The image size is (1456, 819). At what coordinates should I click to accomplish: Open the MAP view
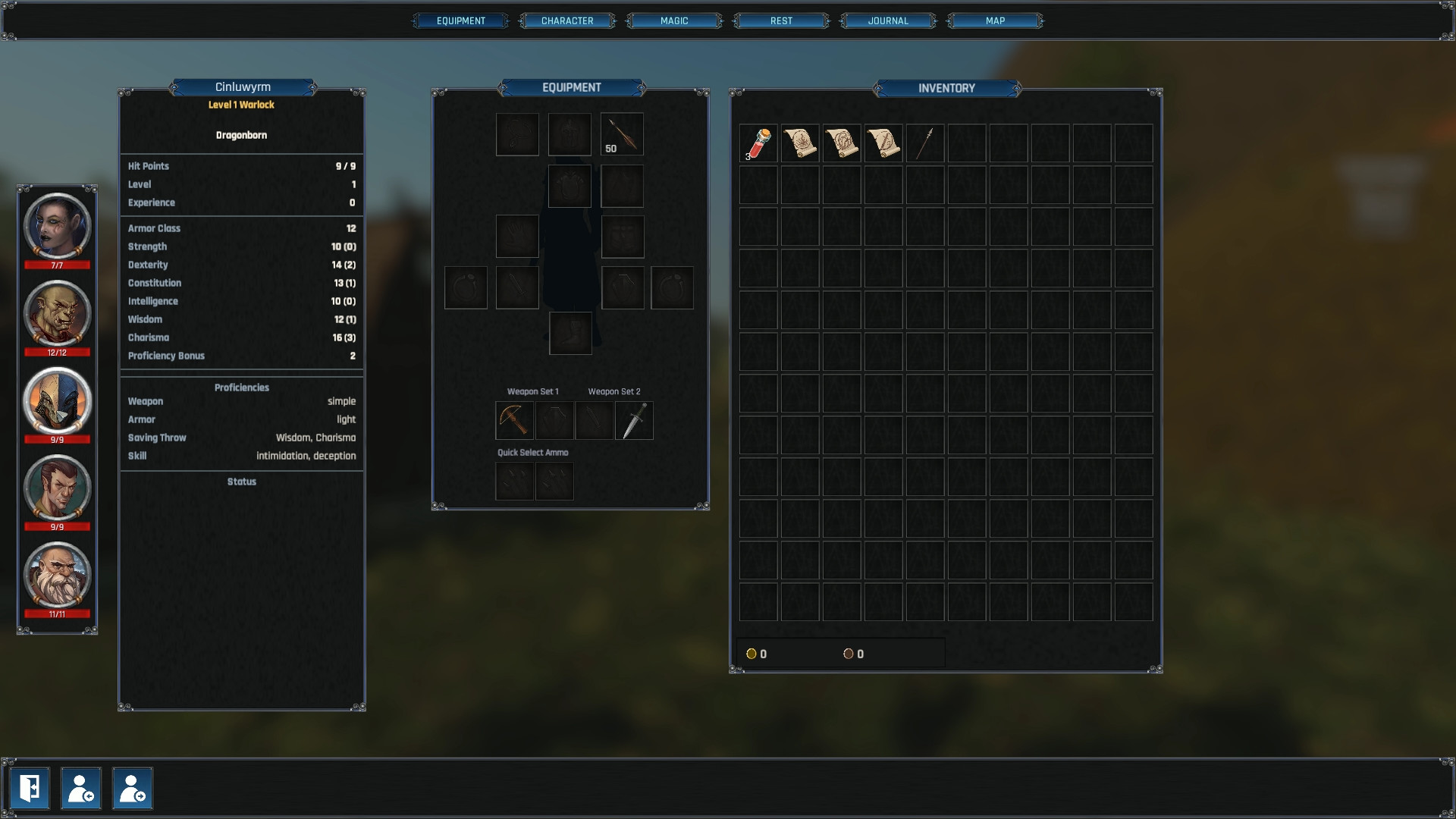tap(995, 20)
